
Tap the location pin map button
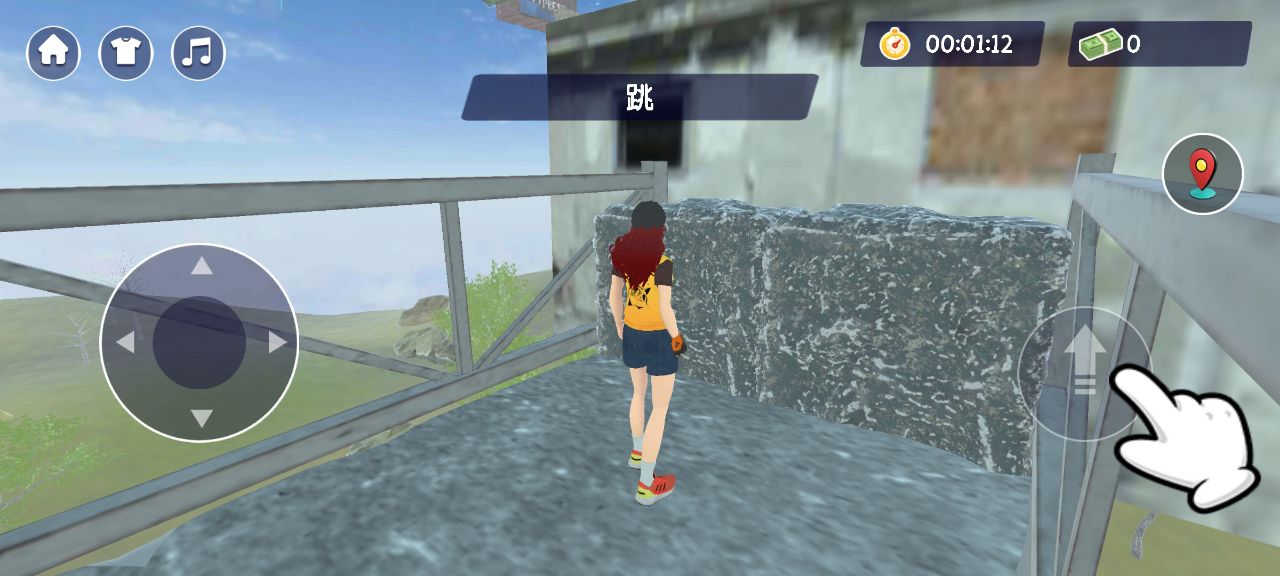[1202, 174]
